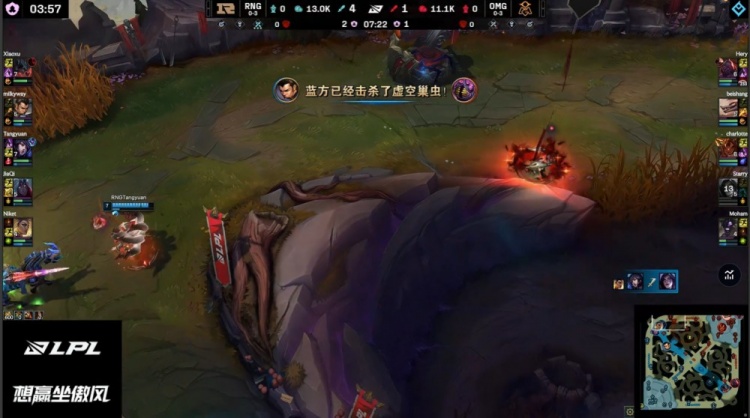Select Moham's champion portrait
The height and width of the screenshot is (418, 750).
pos(727,228)
